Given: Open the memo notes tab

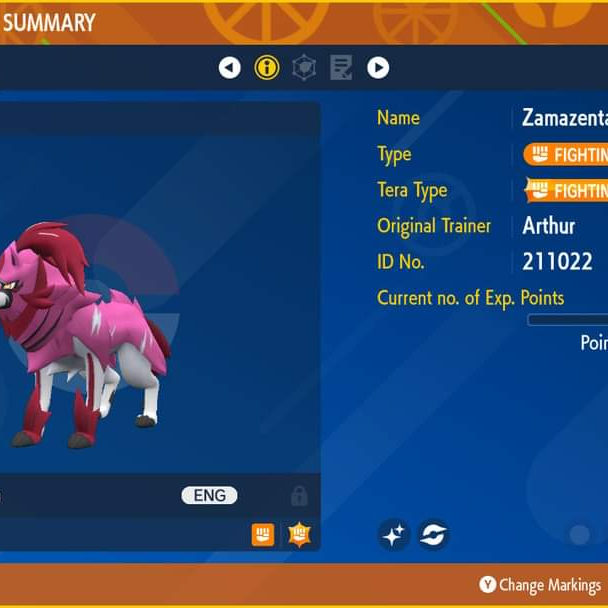Looking at the screenshot, I should (341, 68).
